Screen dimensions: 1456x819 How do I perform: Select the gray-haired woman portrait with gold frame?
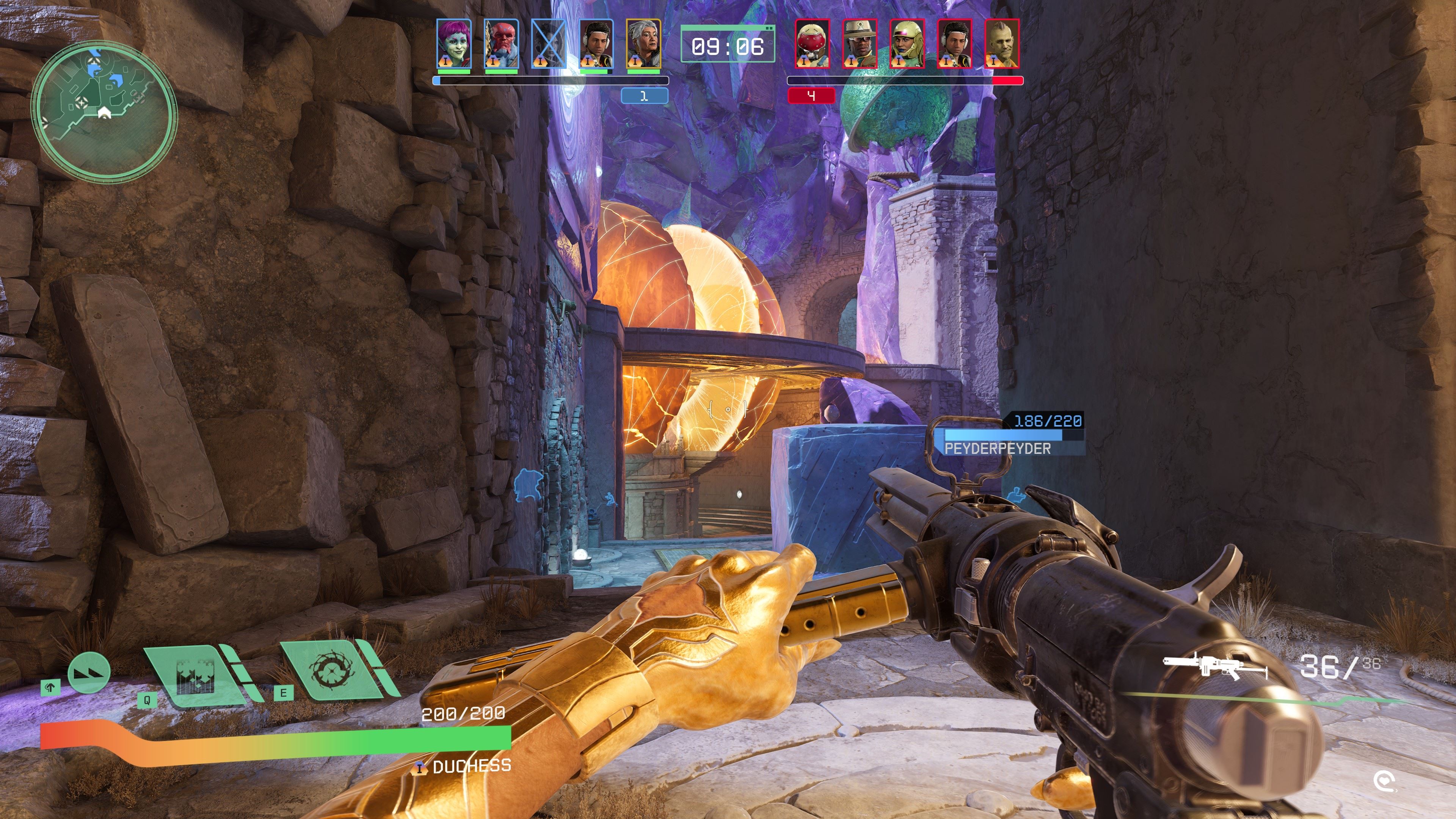(x=643, y=44)
